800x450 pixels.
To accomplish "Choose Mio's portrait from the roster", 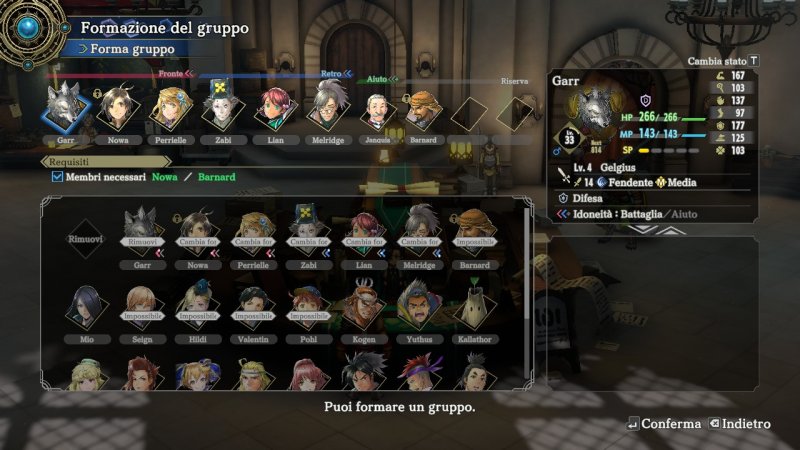I will pyautogui.click(x=86, y=308).
